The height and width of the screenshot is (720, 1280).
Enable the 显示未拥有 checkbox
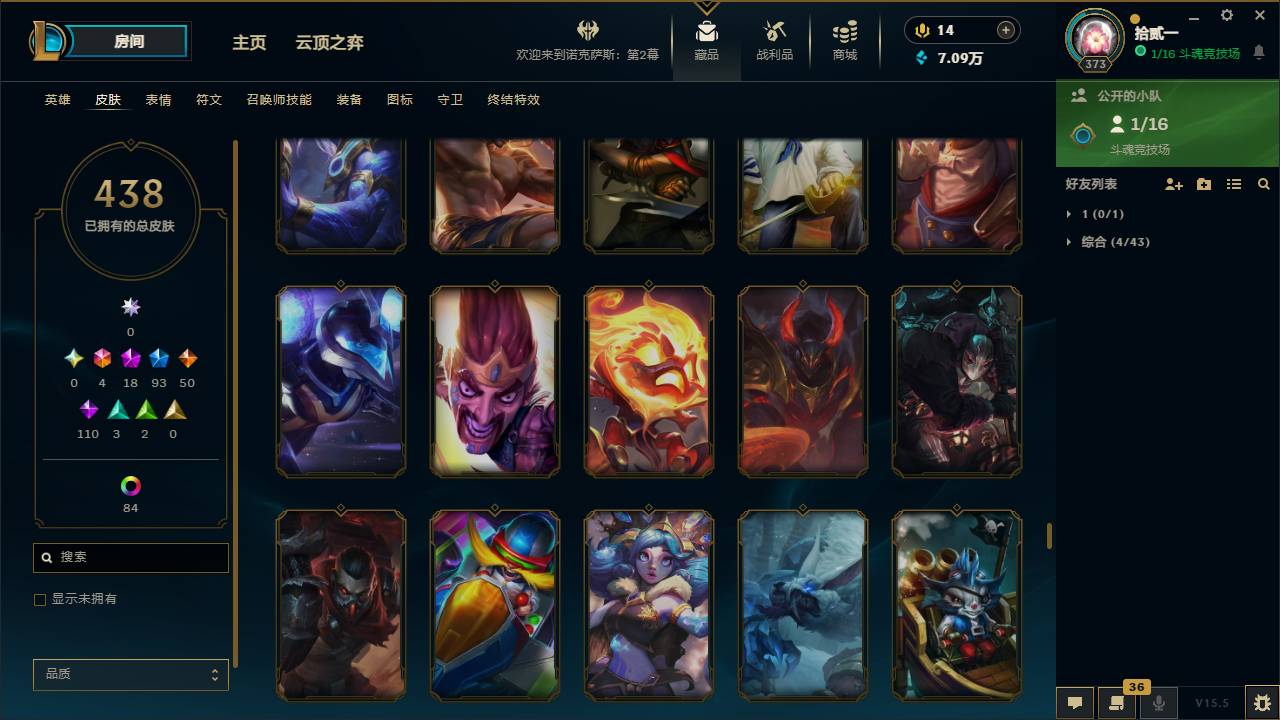40,599
